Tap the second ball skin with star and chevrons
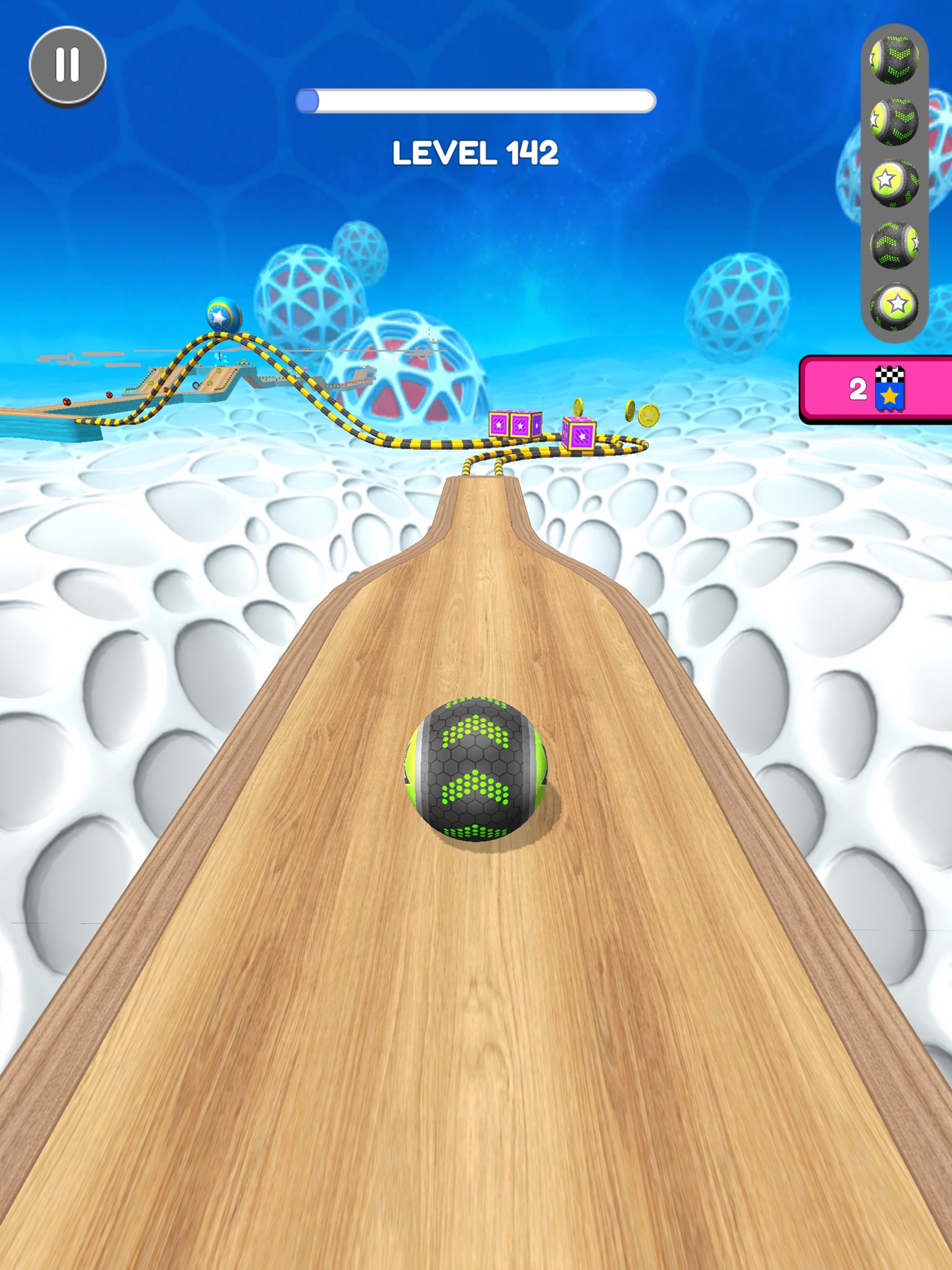 point(893,121)
